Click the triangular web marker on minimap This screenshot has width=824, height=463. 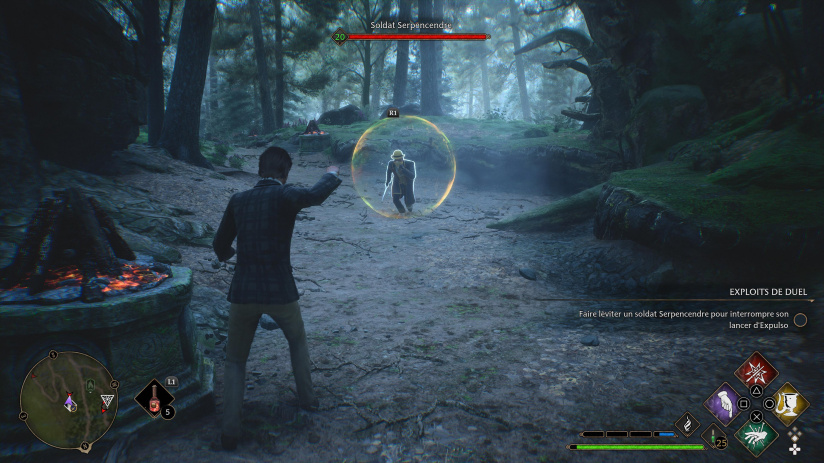click(107, 401)
